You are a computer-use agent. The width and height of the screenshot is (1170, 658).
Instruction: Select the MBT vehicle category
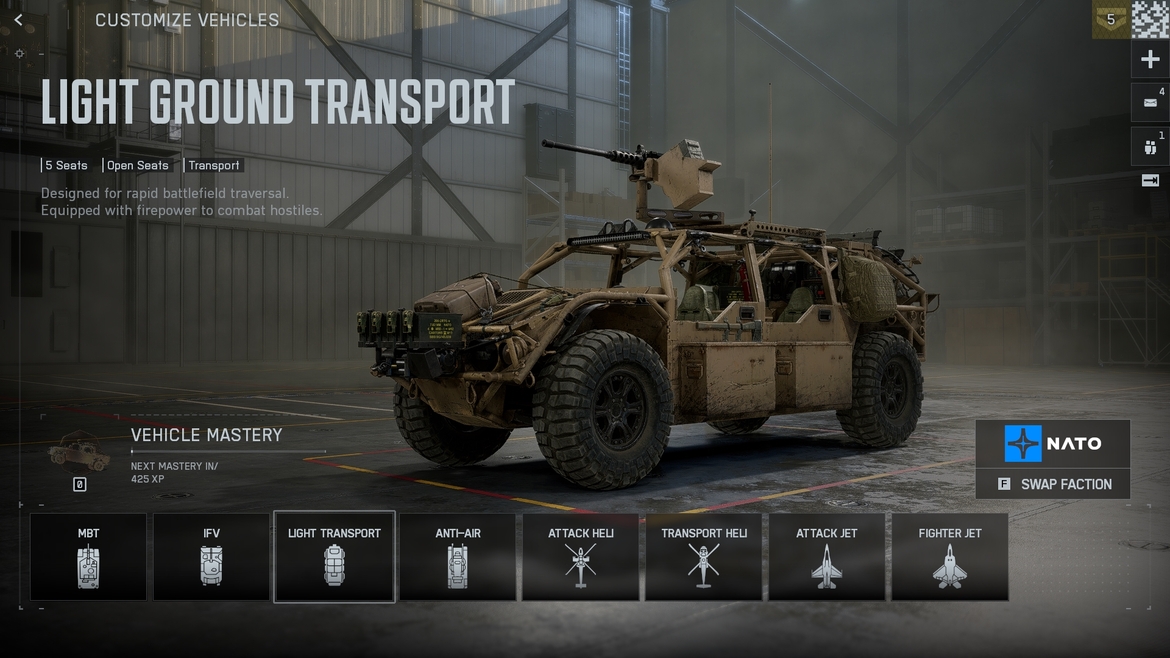pos(88,557)
